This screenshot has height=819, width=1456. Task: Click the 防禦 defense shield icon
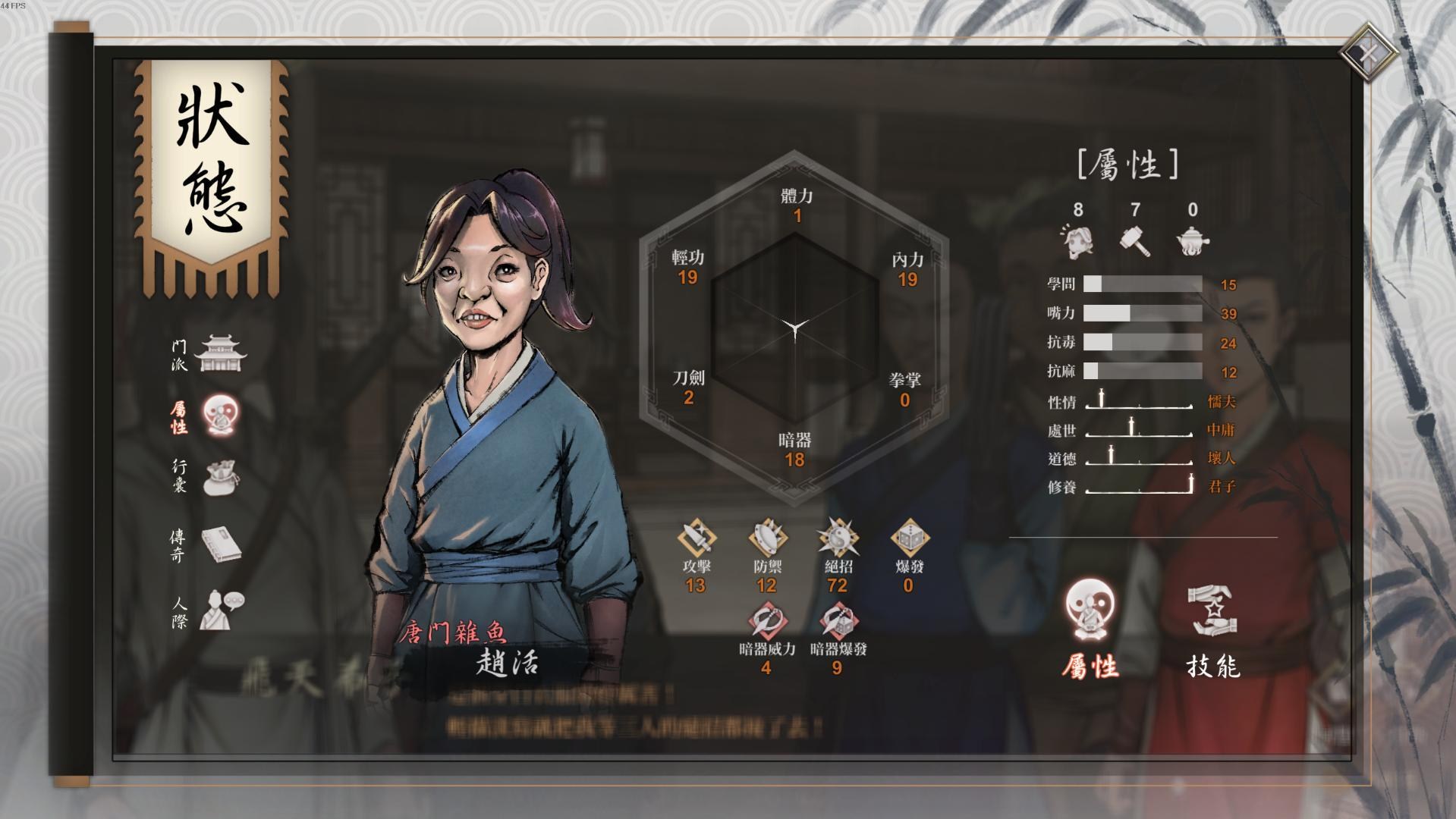coord(768,538)
